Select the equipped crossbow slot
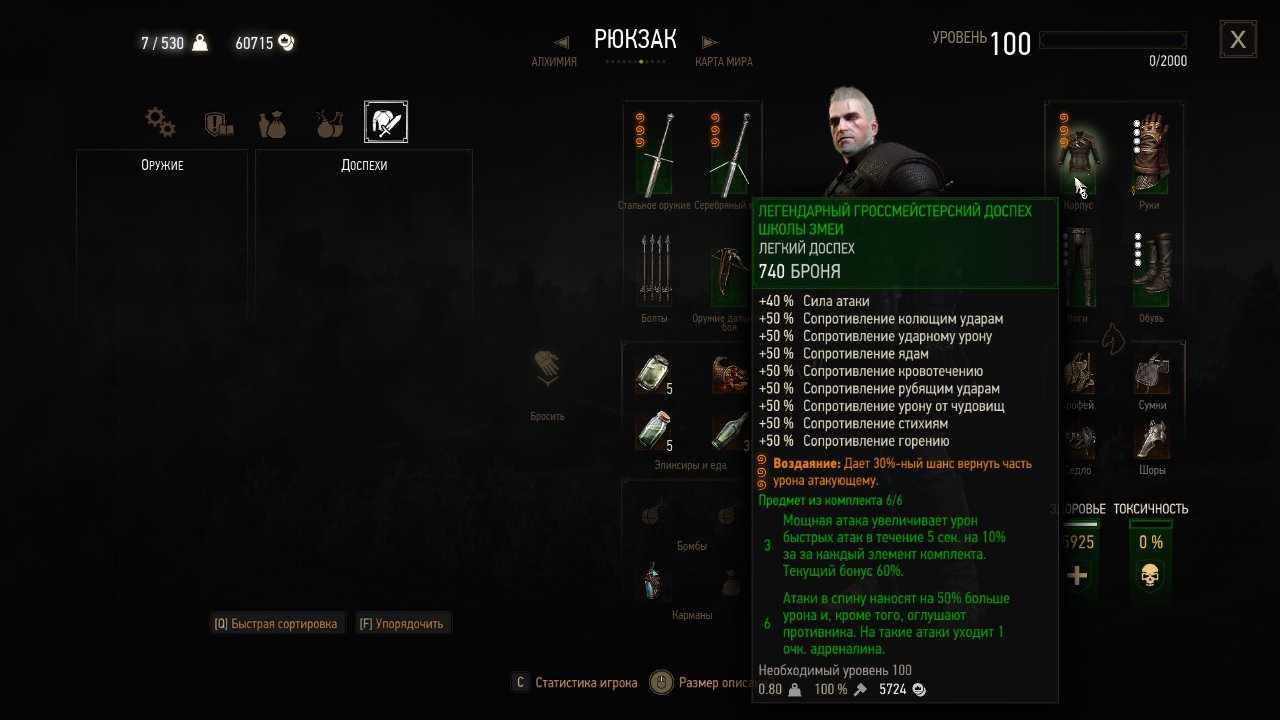 tap(731, 268)
